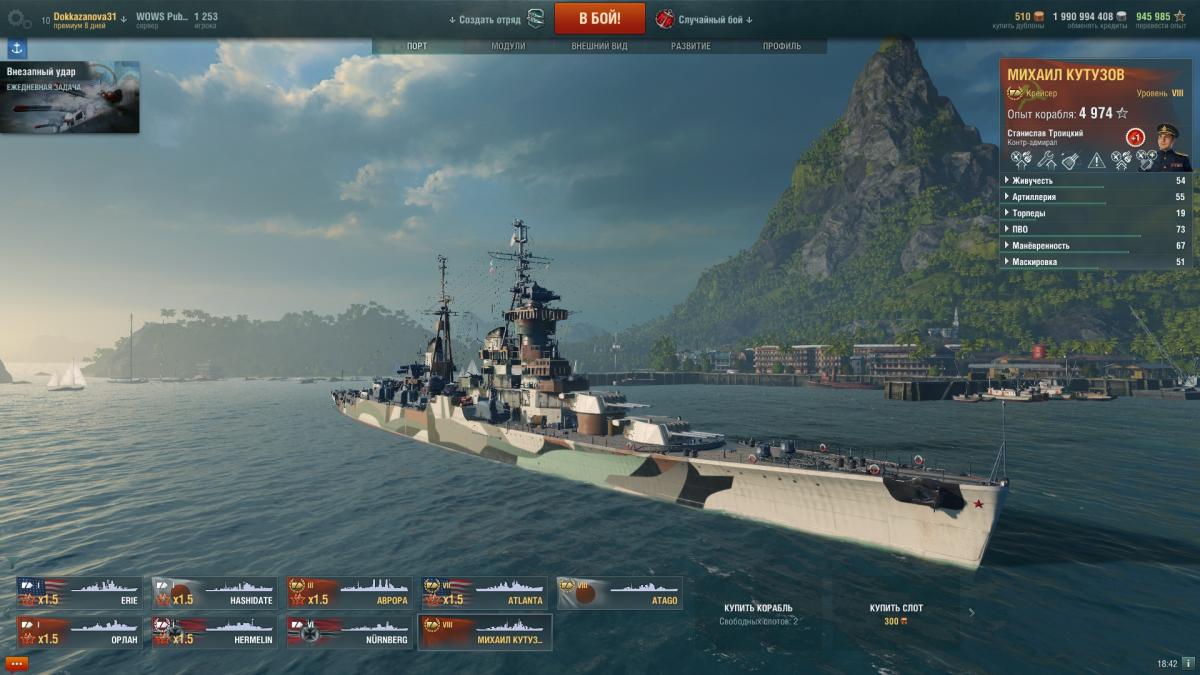Select the Erie ship in the carousel
This screenshot has height=675, width=1200.
pyautogui.click(x=80, y=593)
